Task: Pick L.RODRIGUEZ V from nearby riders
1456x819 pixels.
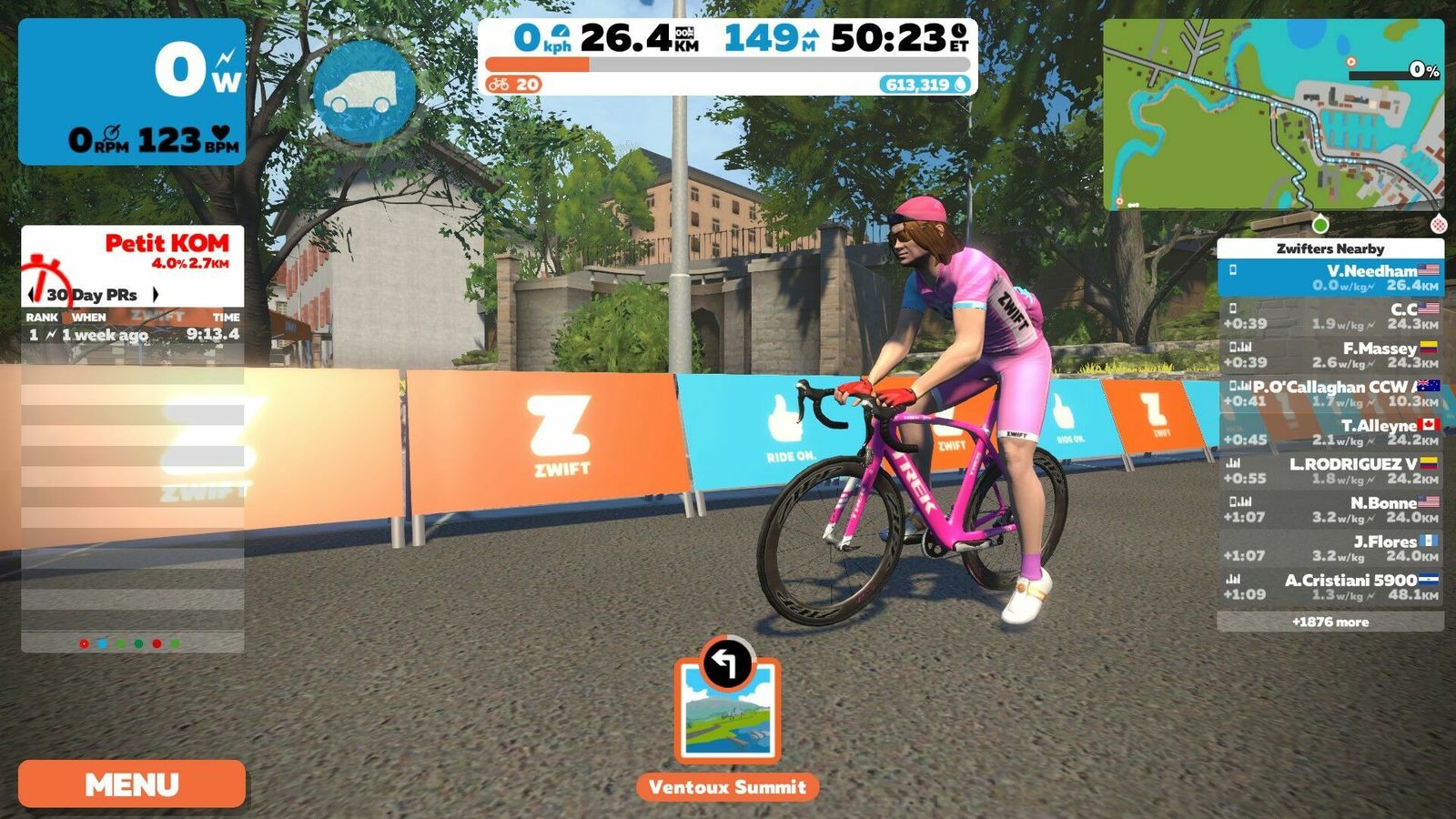Action: (1330, 470)
